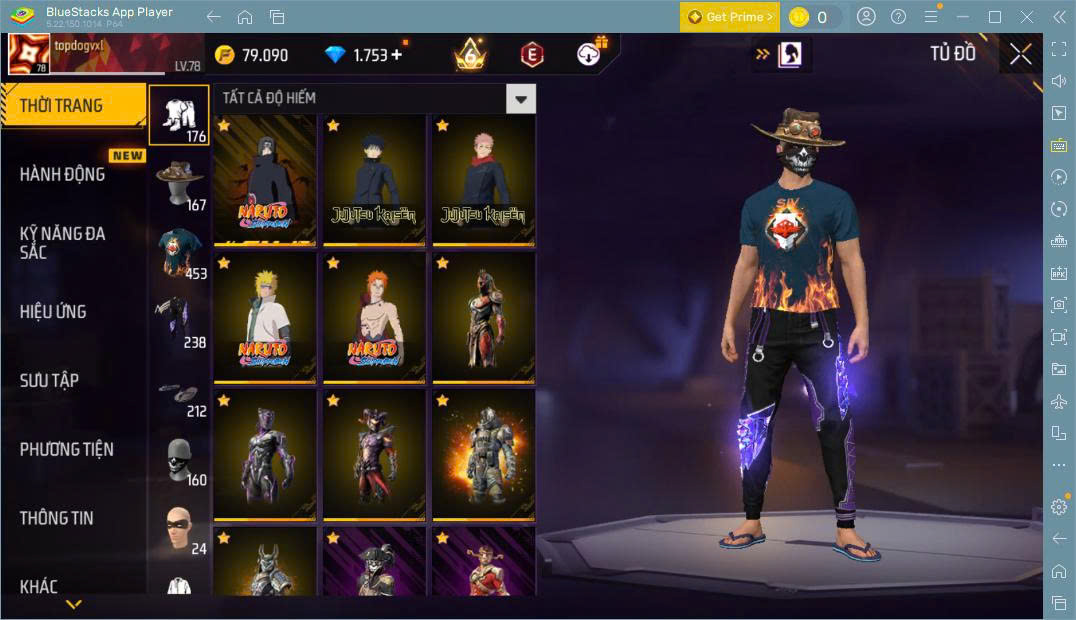Close the wardrobe with the X button
The image size is (1076, 620).
point(1020,54)
